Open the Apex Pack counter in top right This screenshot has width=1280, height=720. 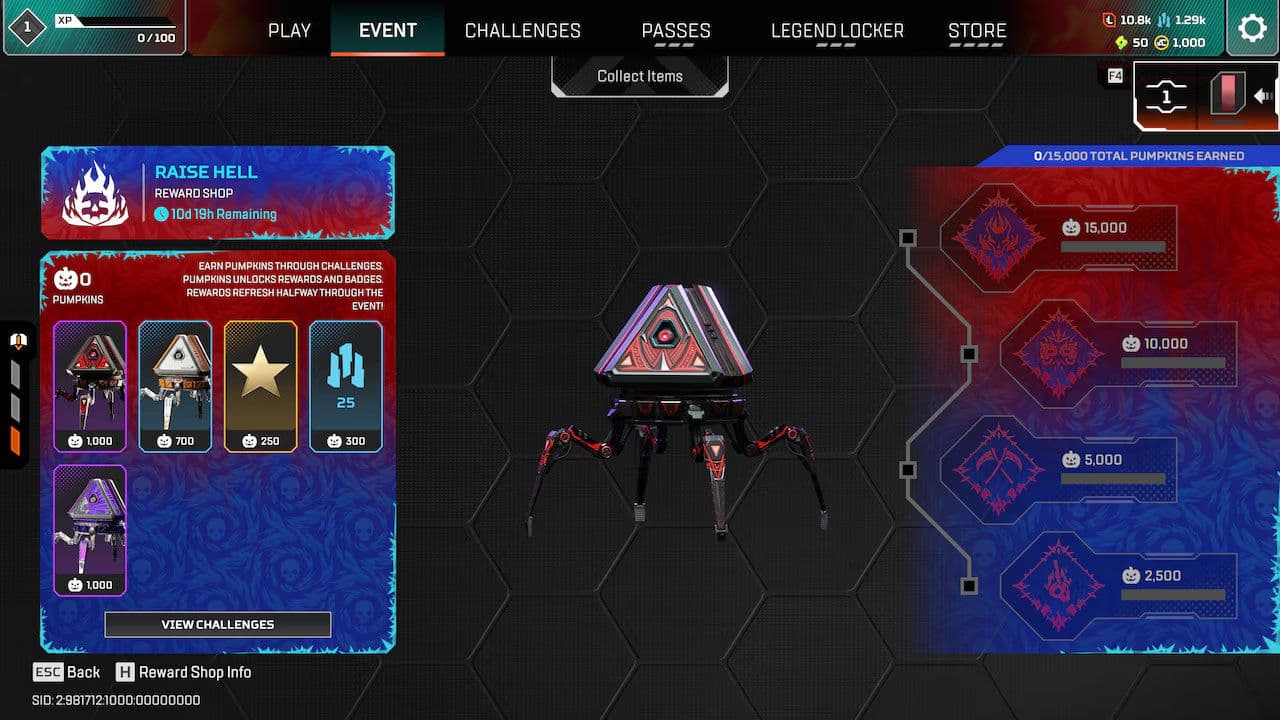(x=1168, y=97)
